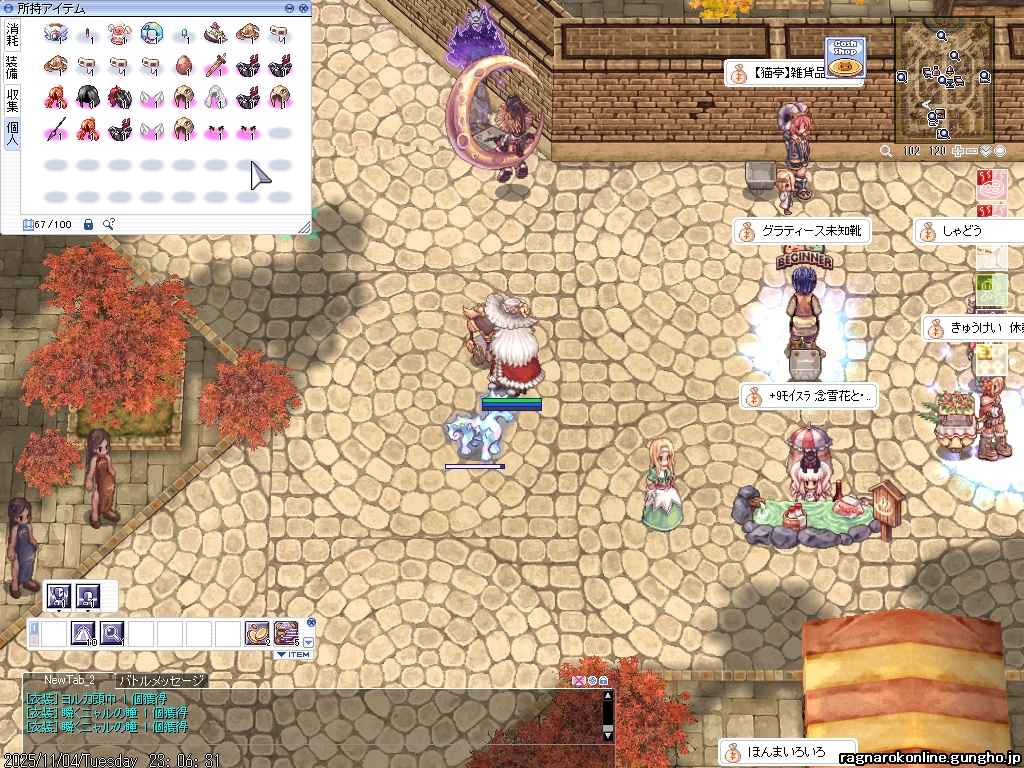Toggle the inventory lock icon
This screenshot has width=1024, height=768.
click(88, 224)
